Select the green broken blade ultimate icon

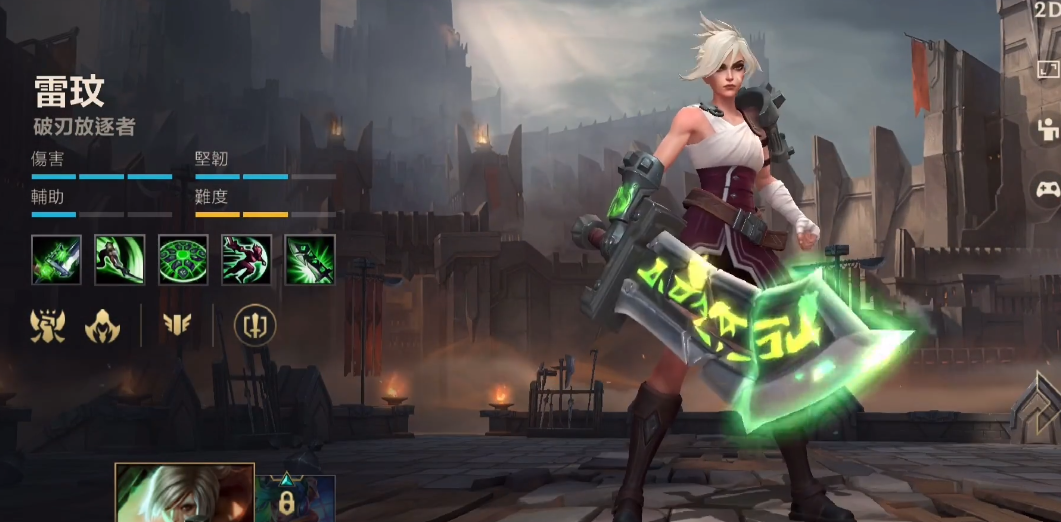click(x=310, y=260)
